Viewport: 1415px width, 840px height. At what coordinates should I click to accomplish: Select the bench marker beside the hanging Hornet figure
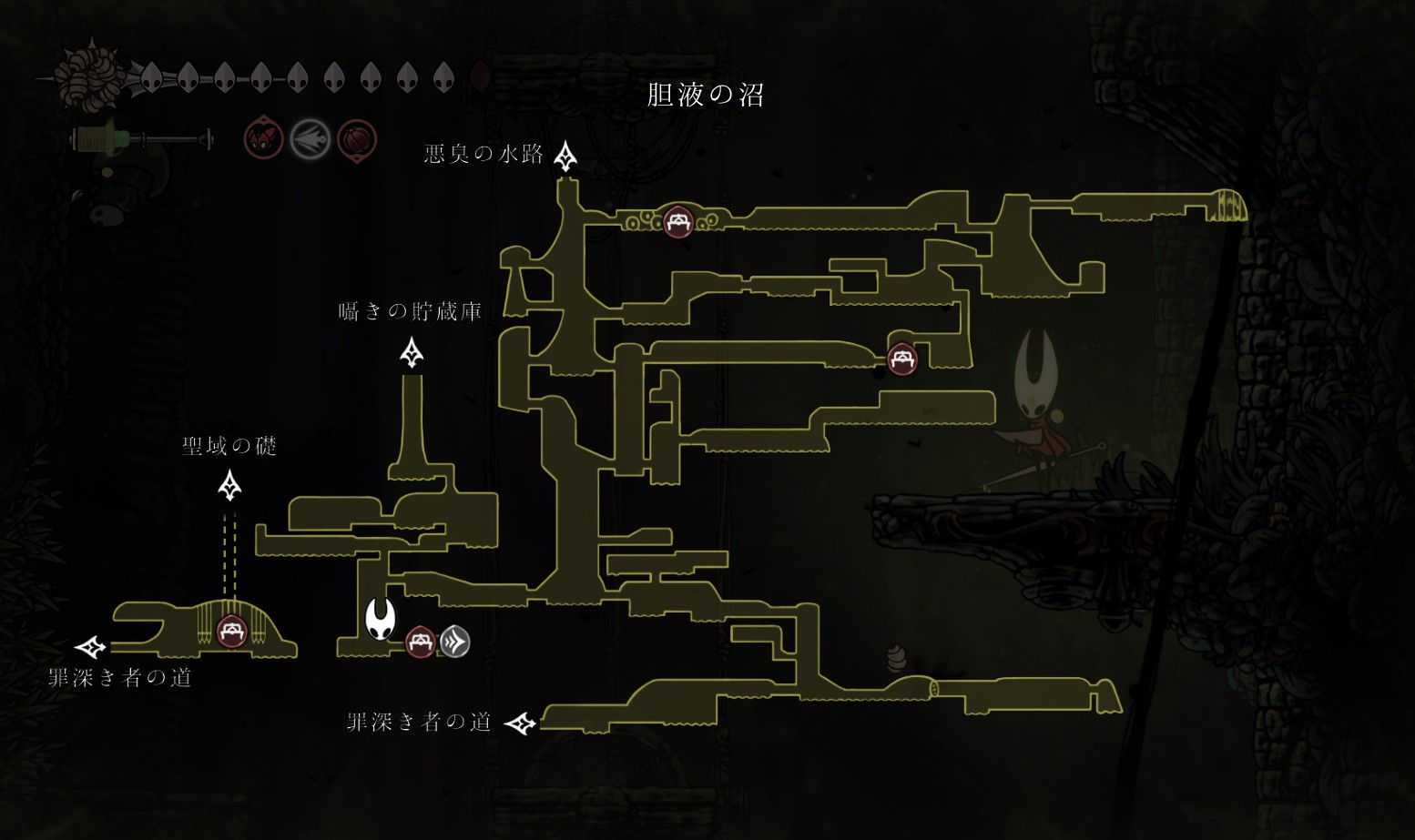[x=901, y=359]
